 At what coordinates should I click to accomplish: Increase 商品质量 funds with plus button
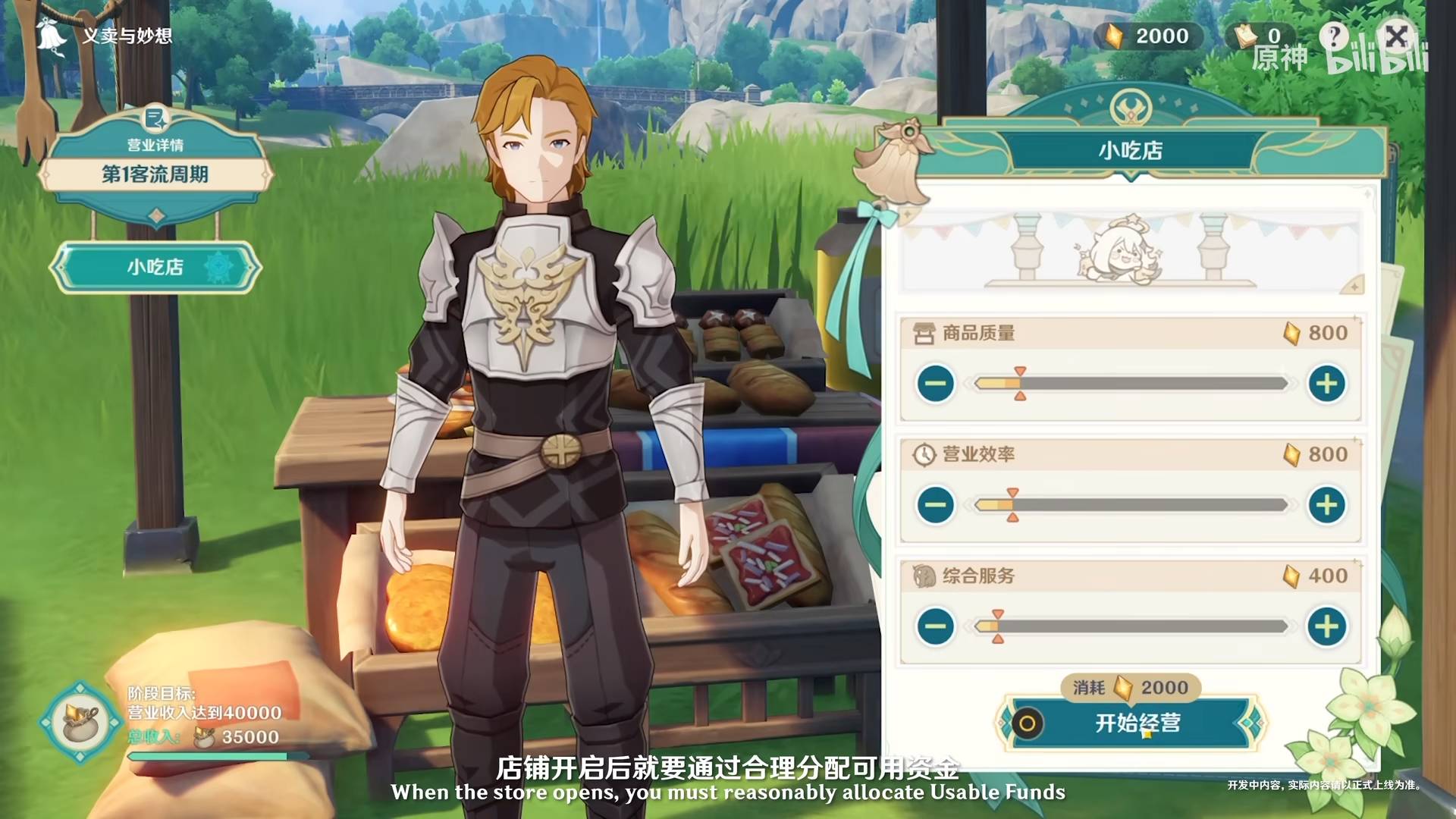tap(1326, 384)
